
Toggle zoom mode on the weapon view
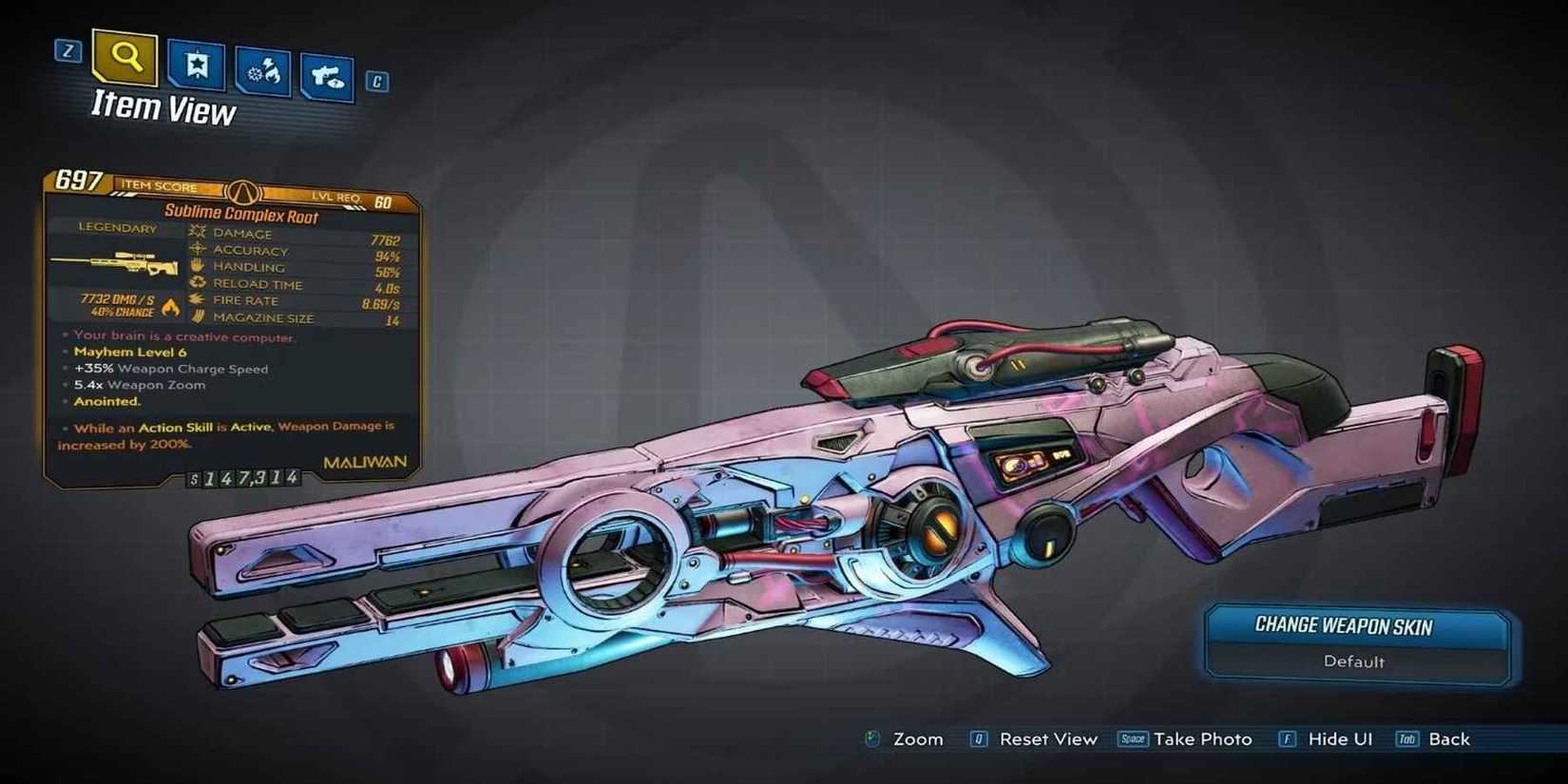(x=919, y=738)
